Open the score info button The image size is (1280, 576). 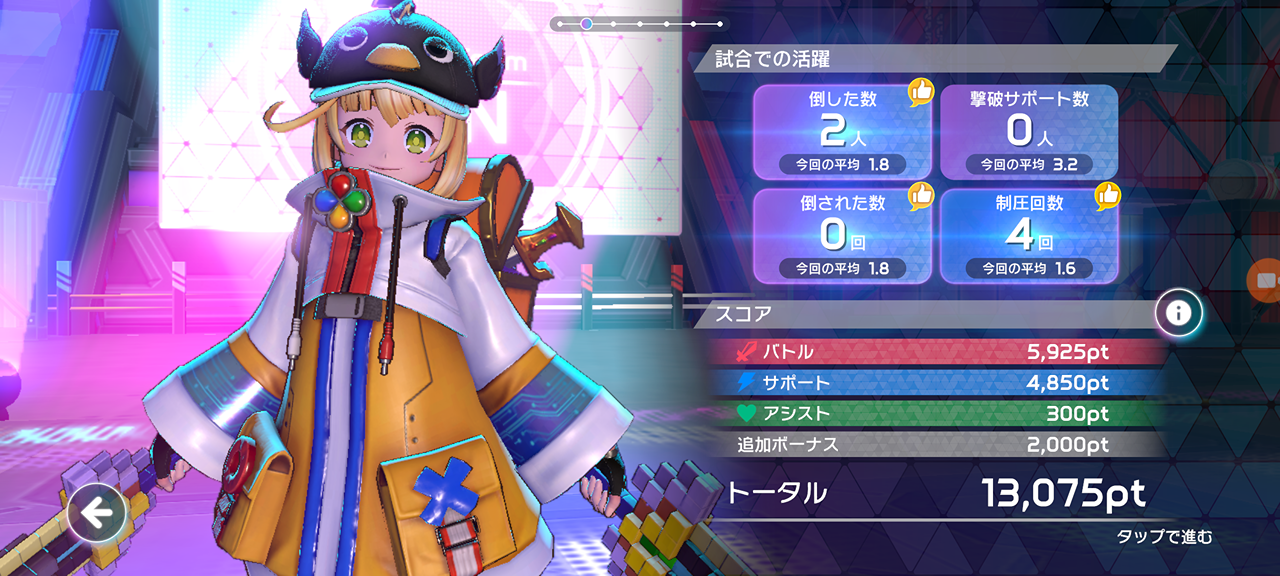pyautogui.click(x=1178, y=313)
